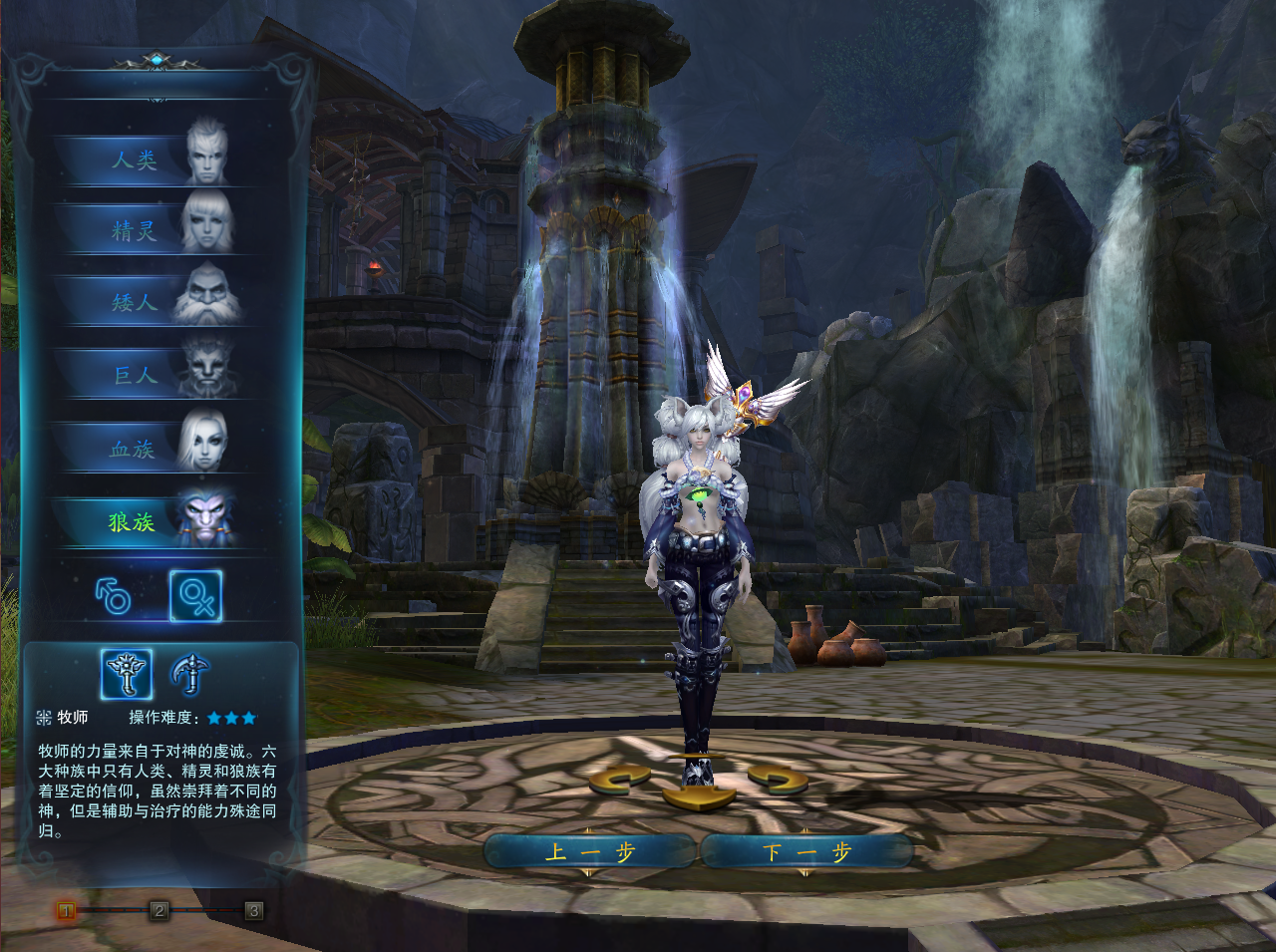Viewport: 1276px width, 952px height.
Task: Switch character gender to male
Action: tap(114, 596)
